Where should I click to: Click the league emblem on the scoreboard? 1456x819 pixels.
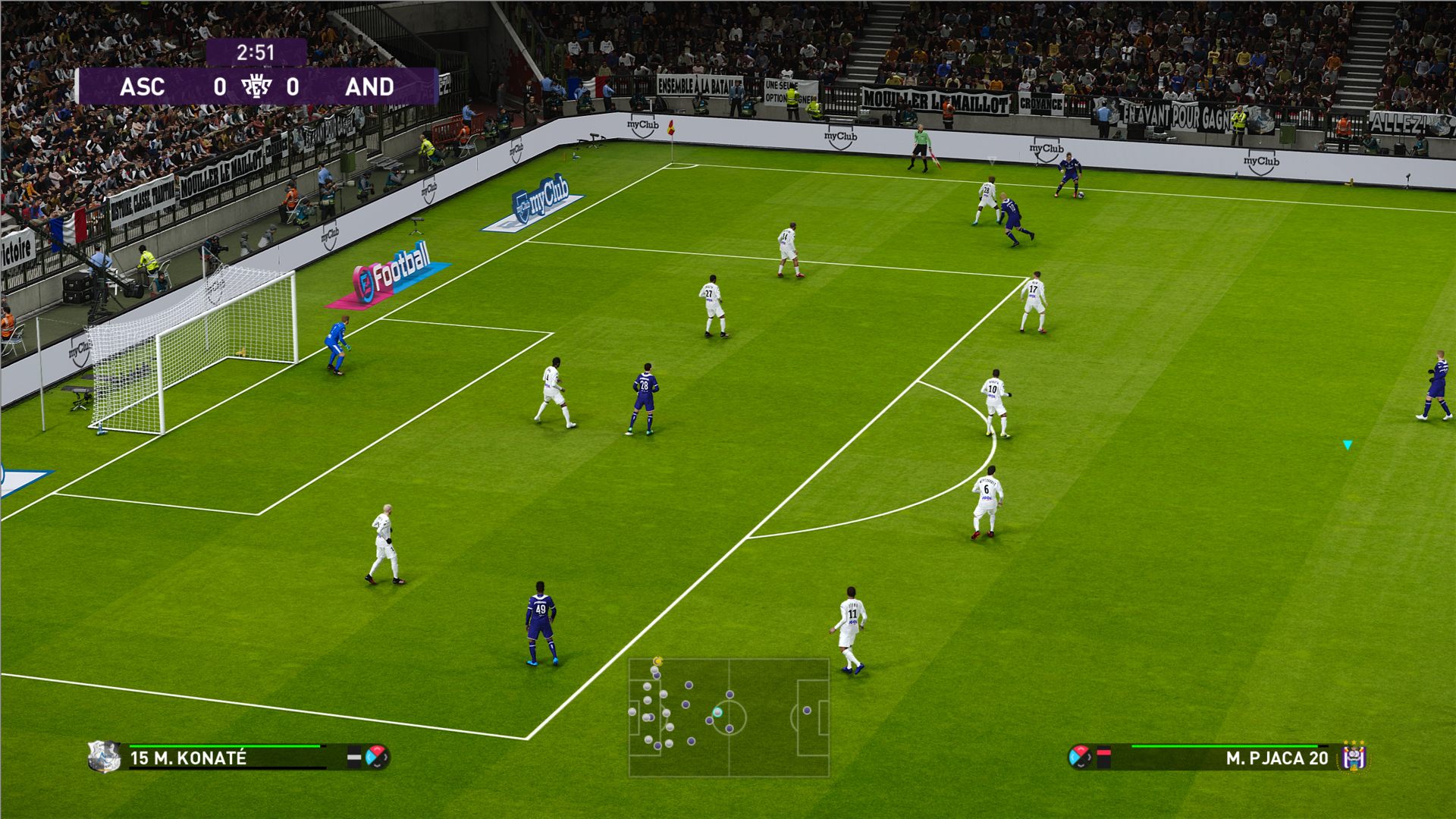point(256,86)
